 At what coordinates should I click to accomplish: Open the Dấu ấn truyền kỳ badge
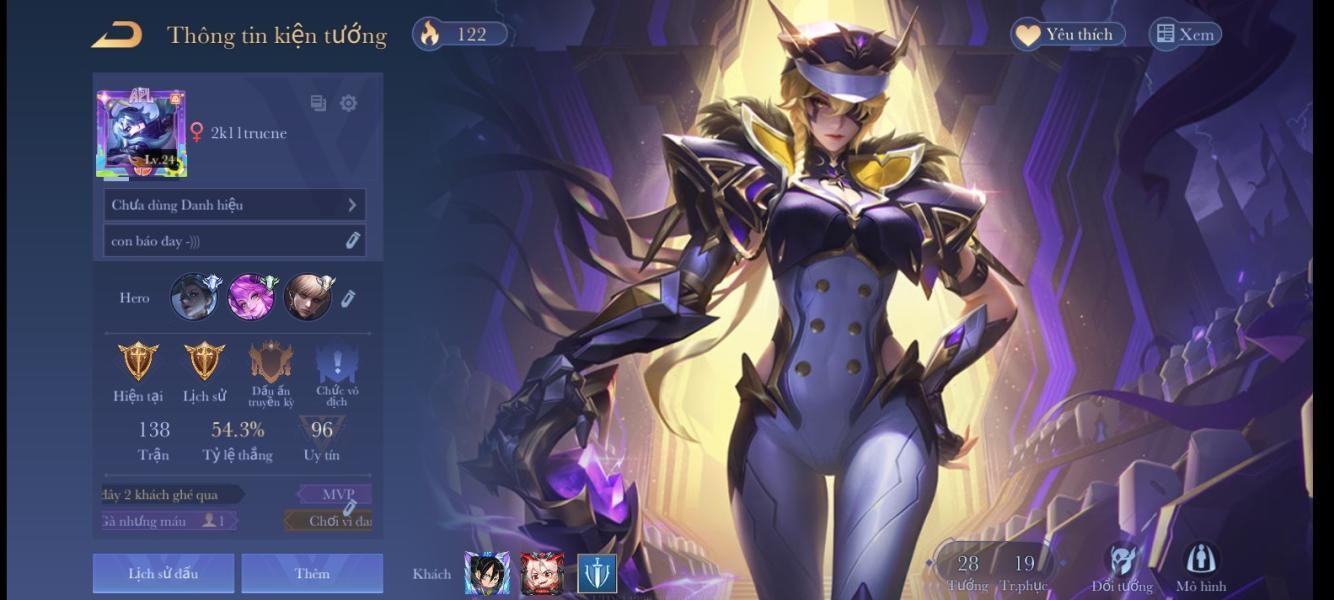coord(271,362)
